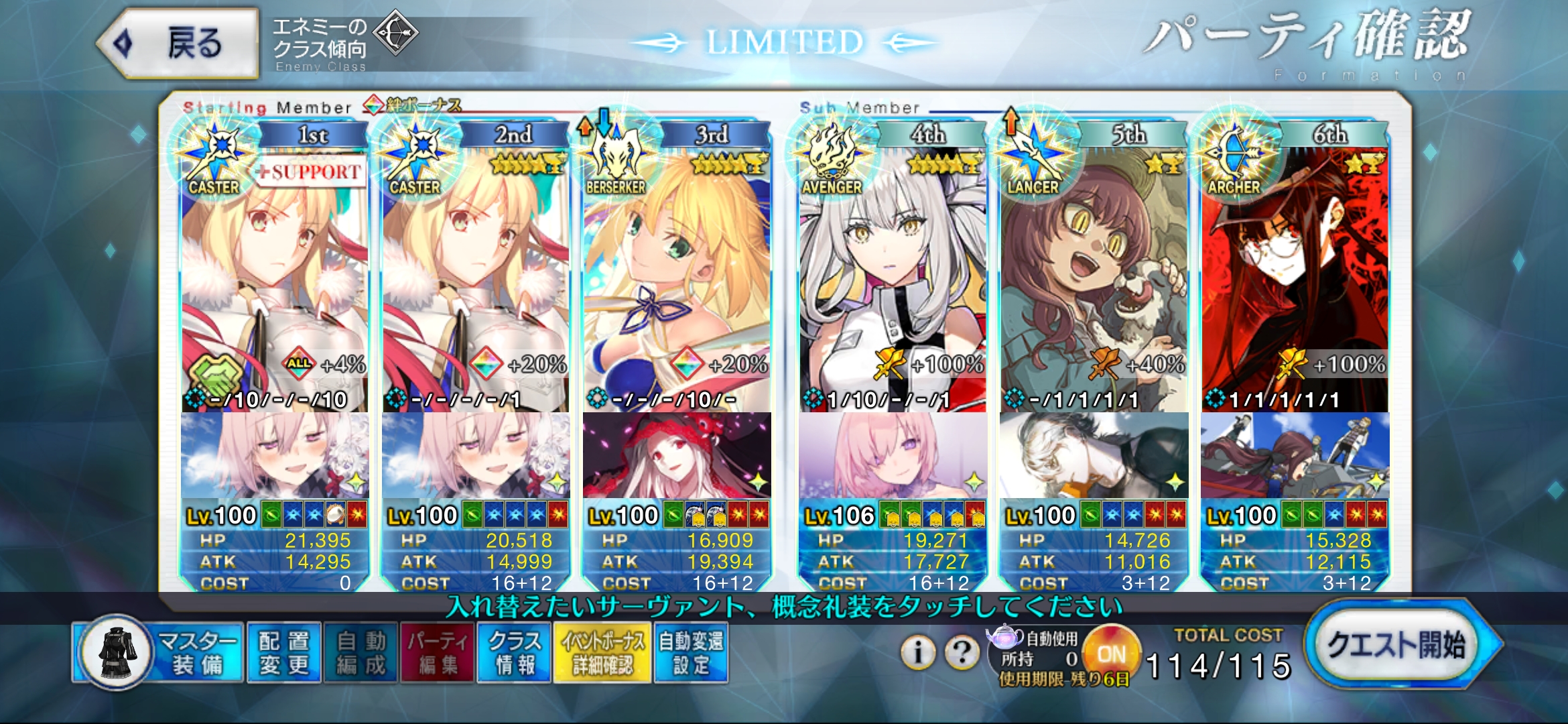Change the Archer's craft essence card
This screenshot has height=724, width=1568.
[1295, 455]
